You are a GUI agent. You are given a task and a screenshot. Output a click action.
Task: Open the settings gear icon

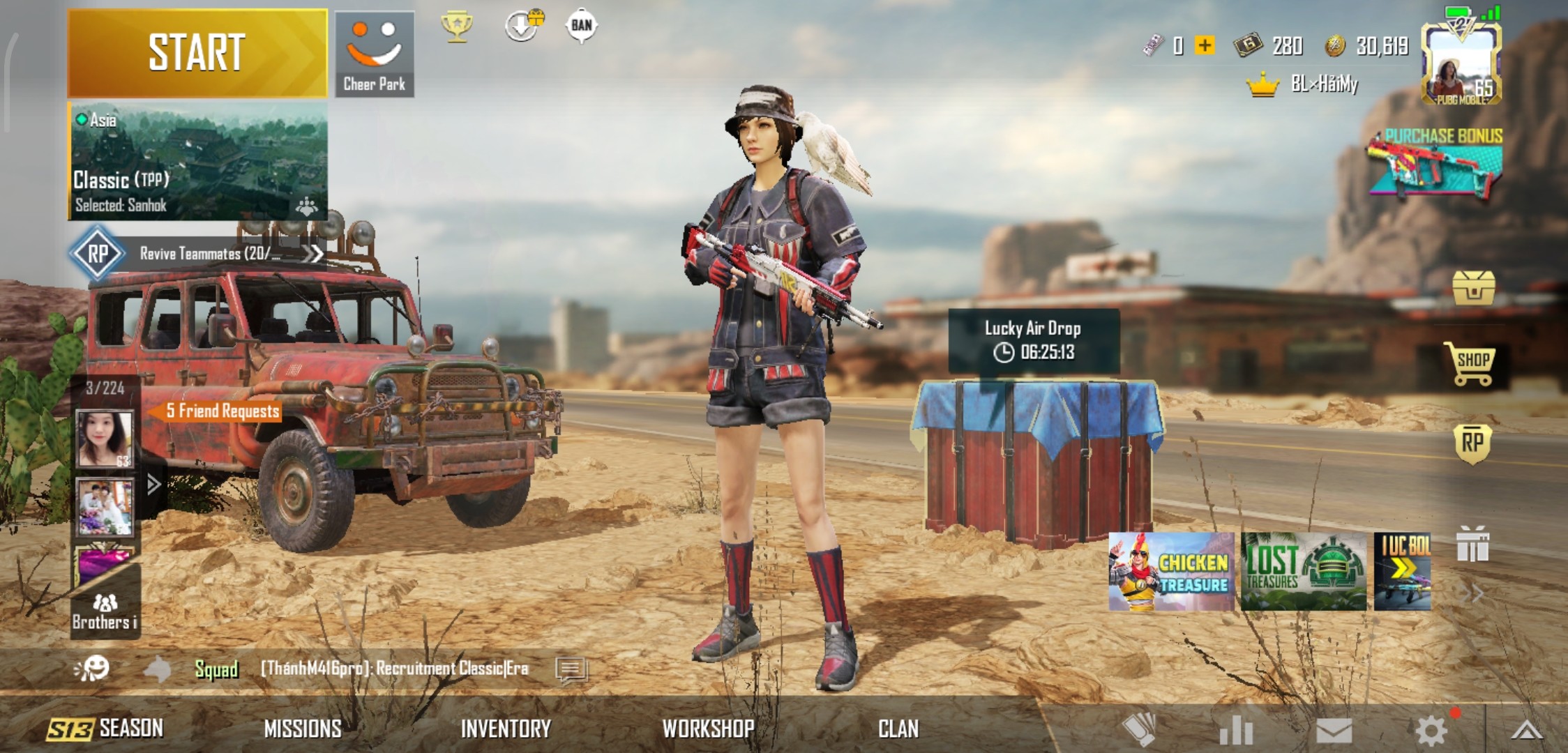[1431, 731]
